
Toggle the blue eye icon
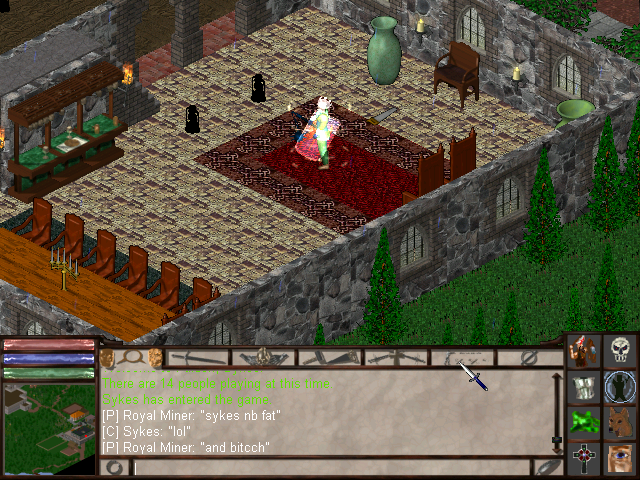tap(622, 457)
